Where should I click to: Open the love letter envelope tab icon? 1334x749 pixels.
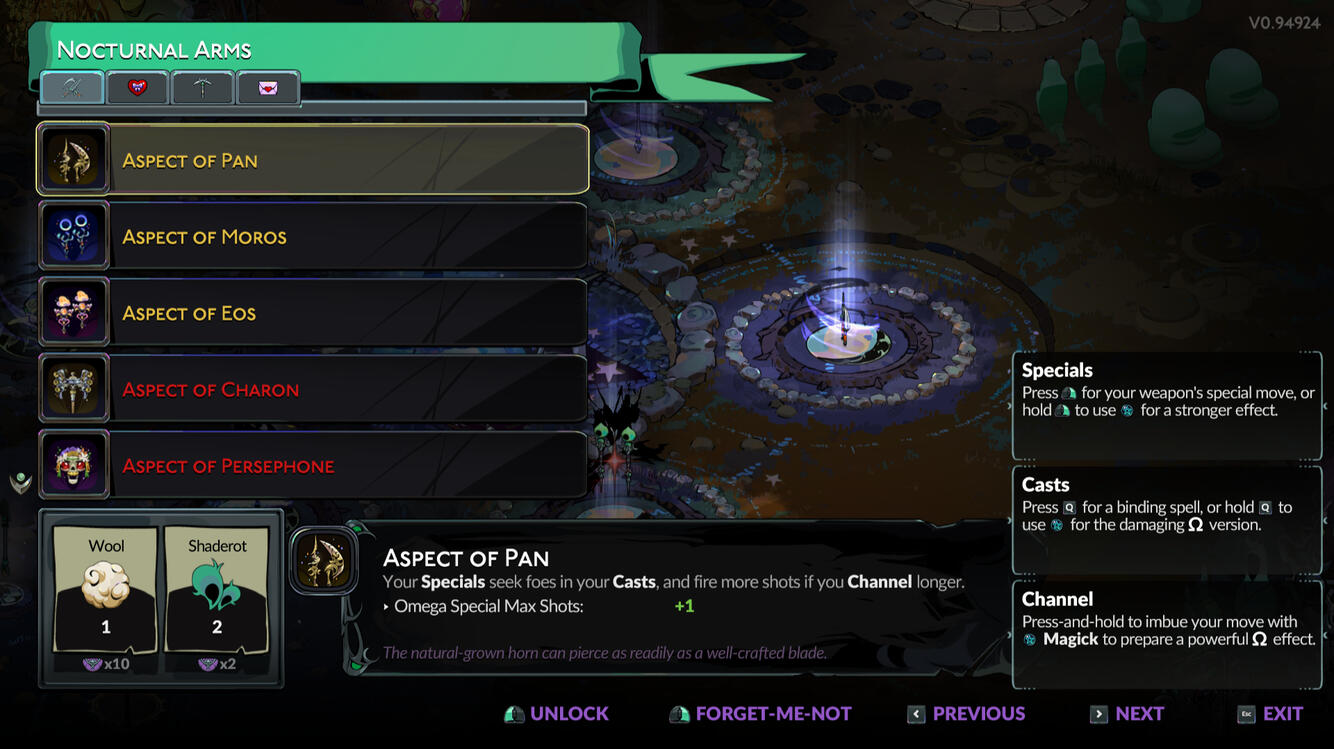coord(267,88)
